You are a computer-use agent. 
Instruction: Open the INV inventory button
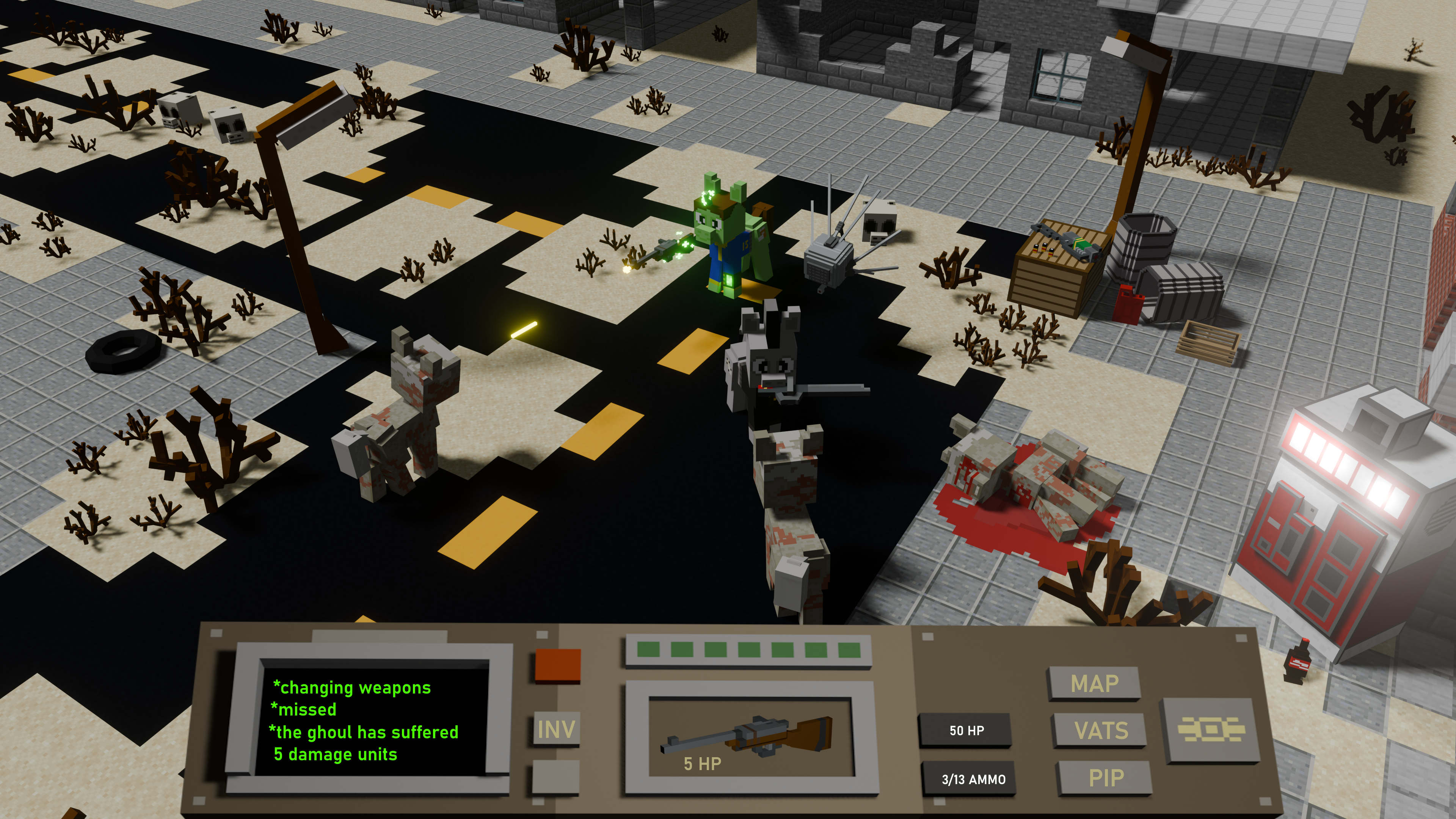pyautogui.click(x=556, y=730)
